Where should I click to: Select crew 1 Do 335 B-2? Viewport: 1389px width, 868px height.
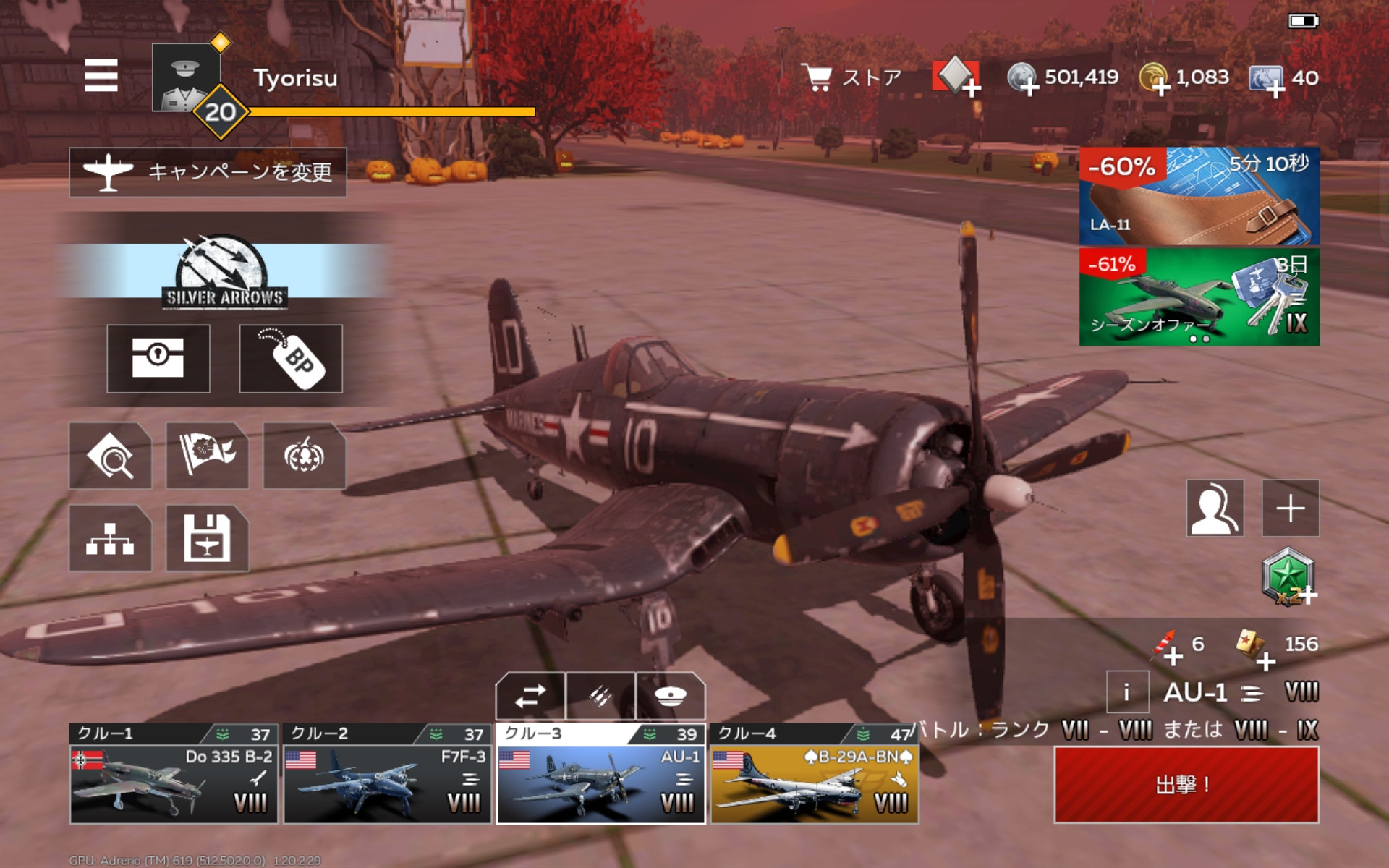174,774
